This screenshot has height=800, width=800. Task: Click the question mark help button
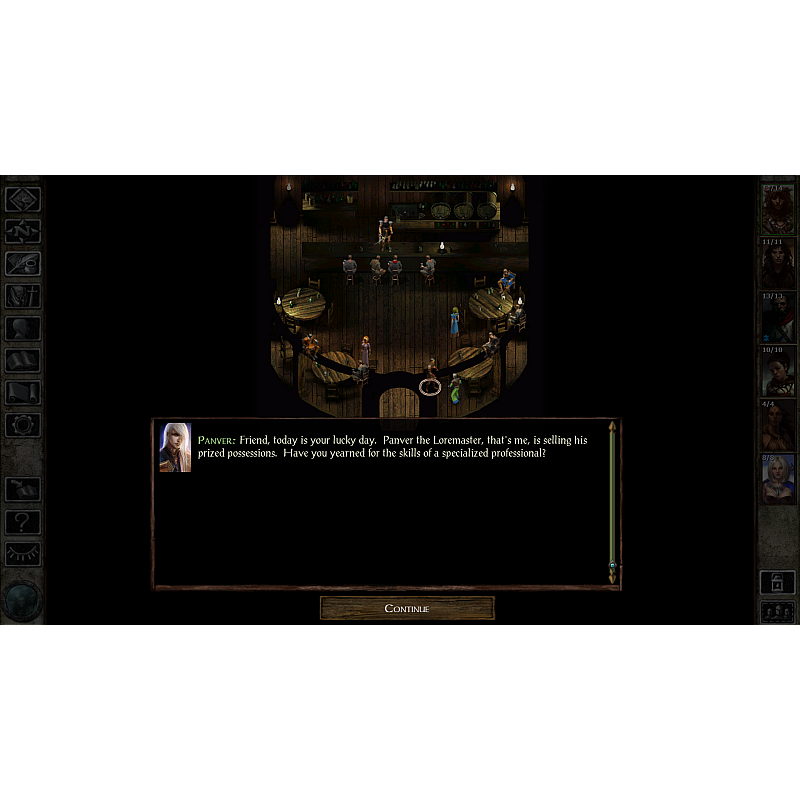click(22, 521)
